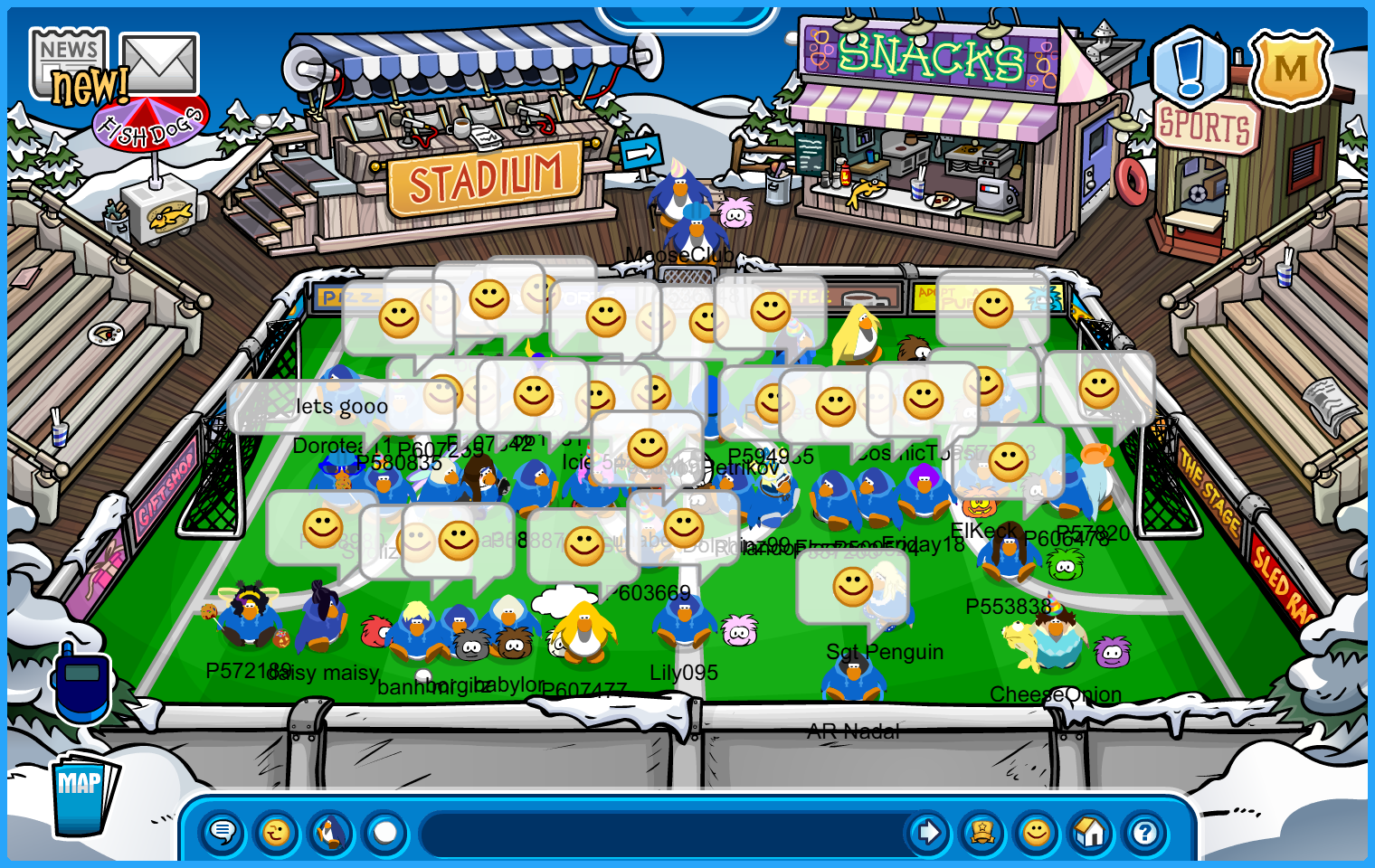The image size is (1375, 868).
Task: Click the moderator M badge
Action: click(x=1290, y=69)
